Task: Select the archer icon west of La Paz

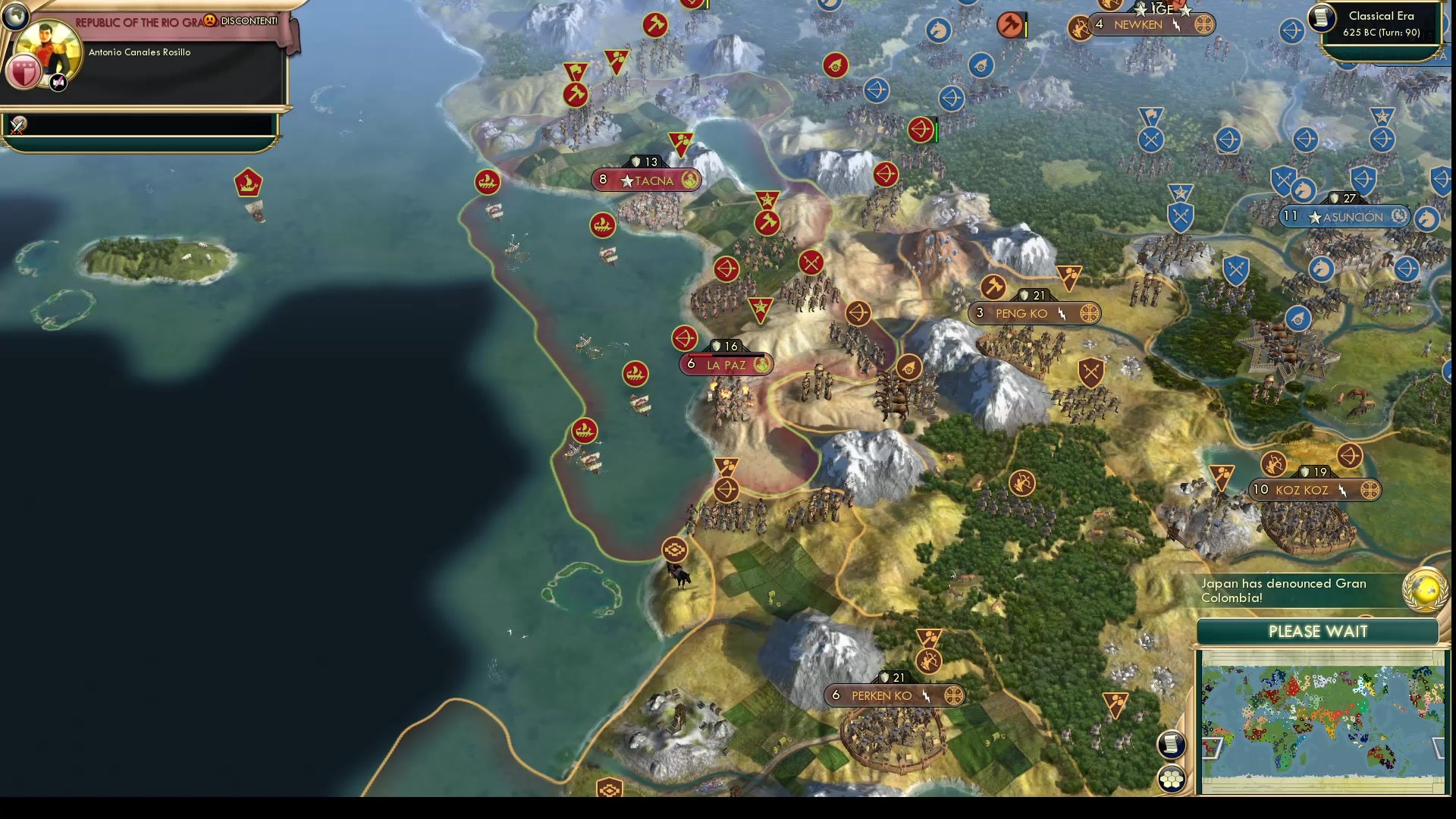Action: pyautogui.click(x=685, y=337)
